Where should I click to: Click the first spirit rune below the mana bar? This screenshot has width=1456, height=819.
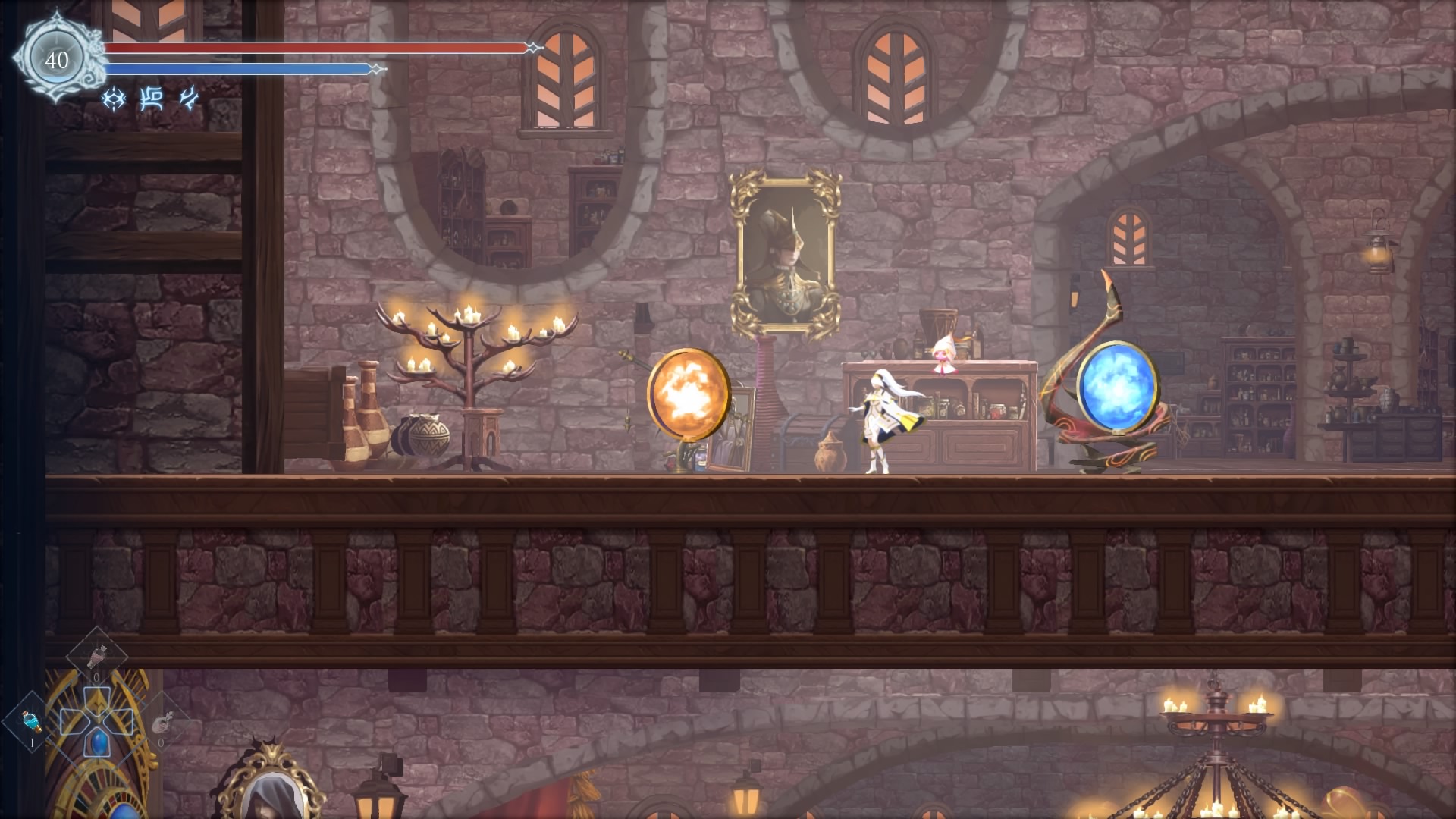click(x=113, y=99)
